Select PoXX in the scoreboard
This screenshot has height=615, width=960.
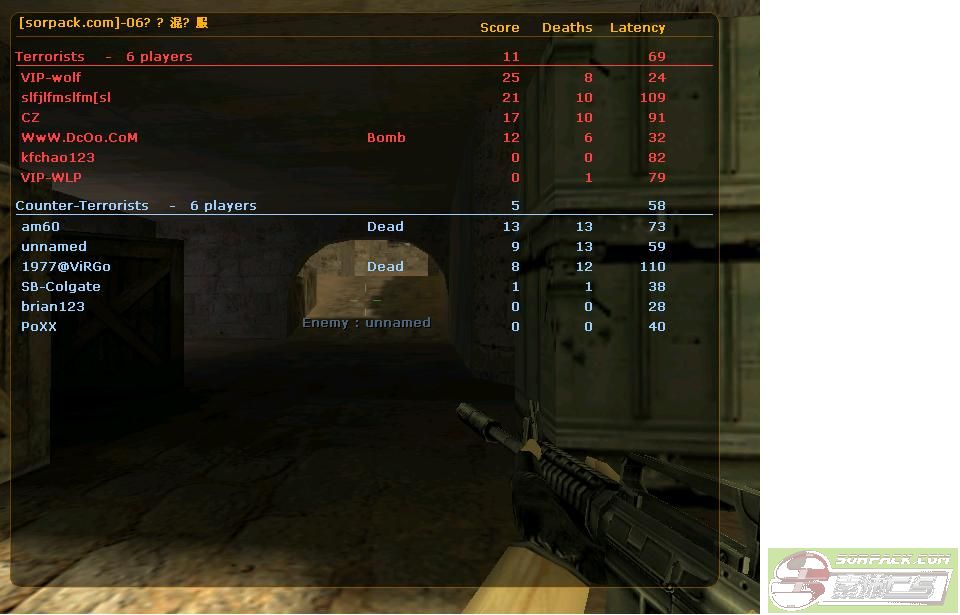(39, 326)
